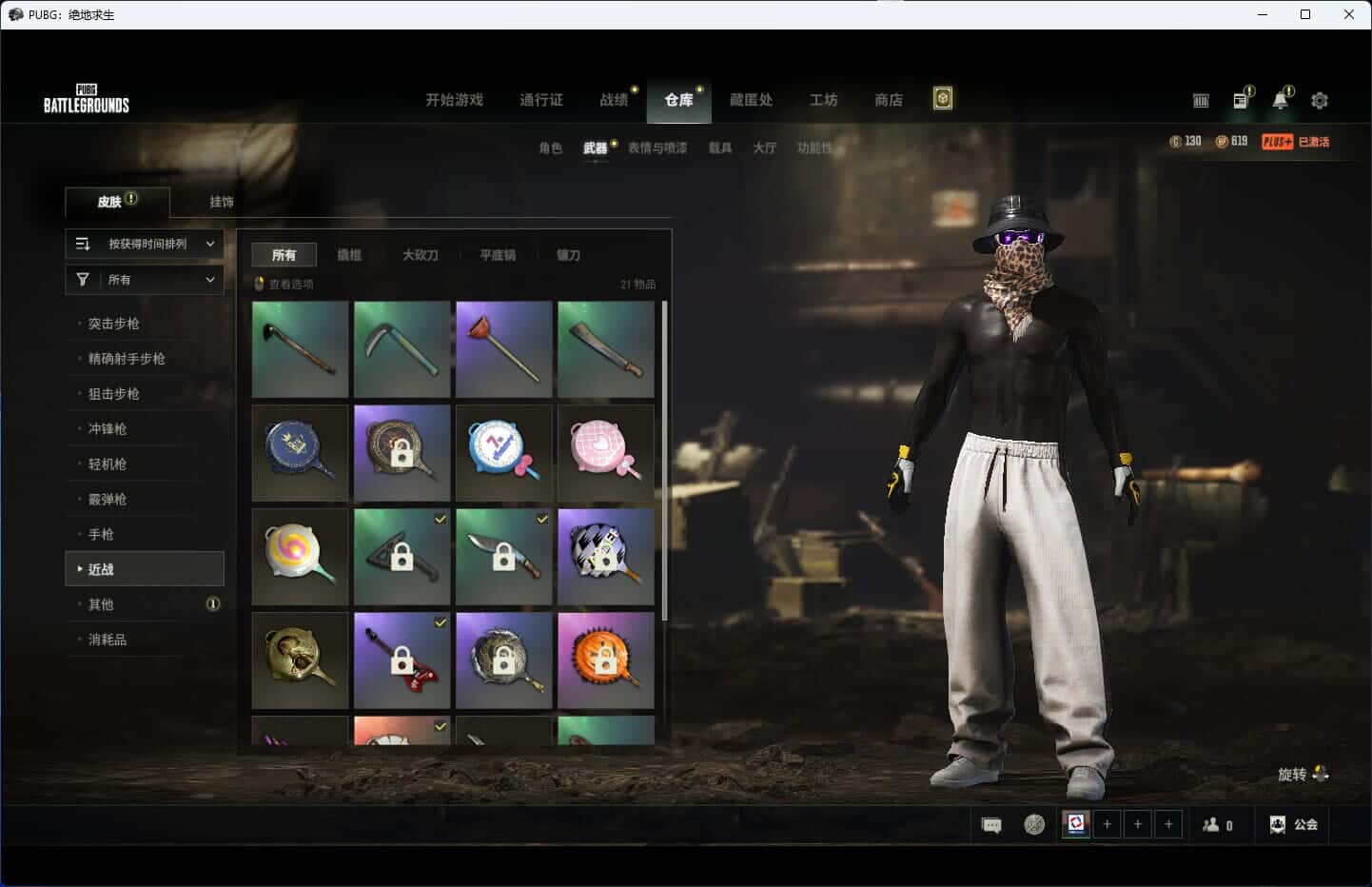Choose the locked red guitar skin
This screenshot has height=887, width=1372.
click(x=402, y=660)
